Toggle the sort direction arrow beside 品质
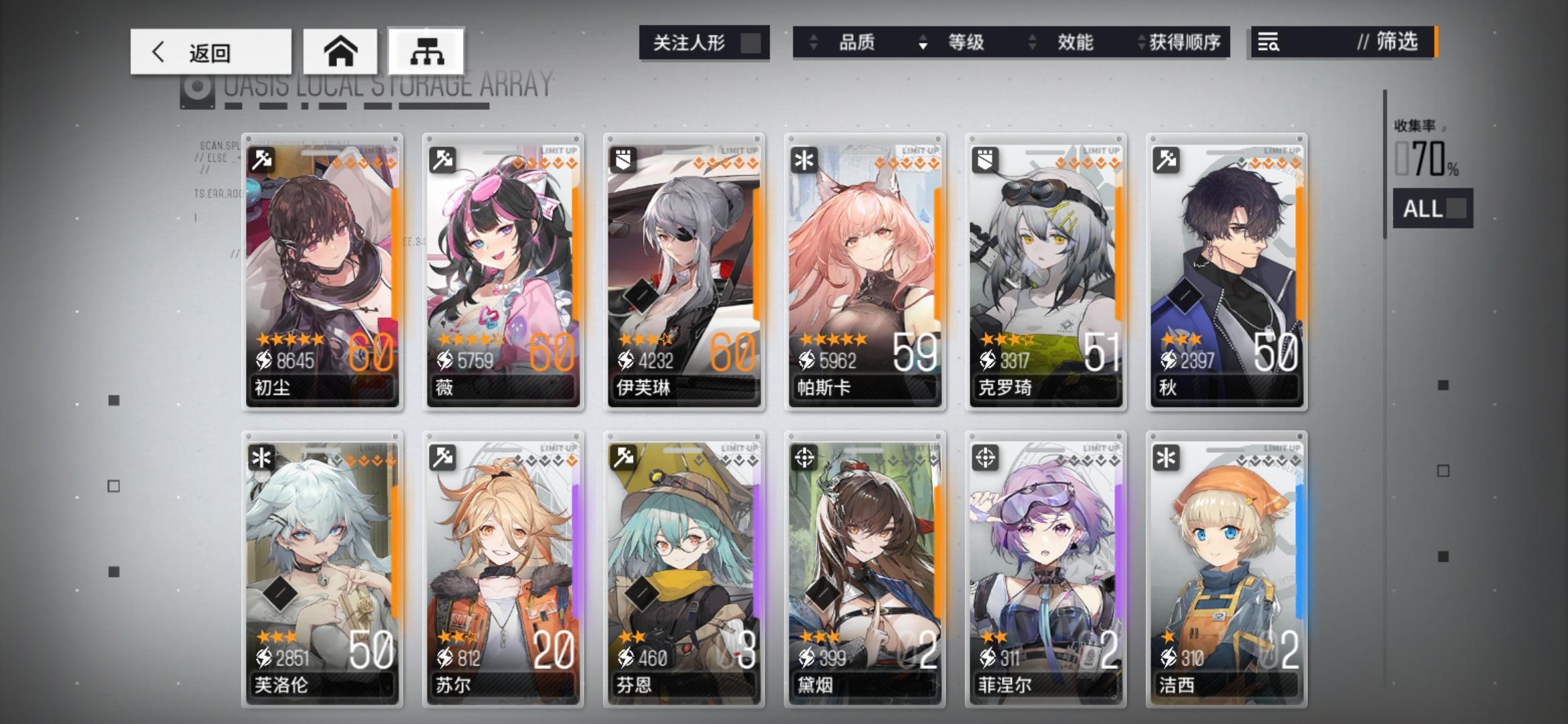Screen dimensions: 1568x724 pos(815,42)
